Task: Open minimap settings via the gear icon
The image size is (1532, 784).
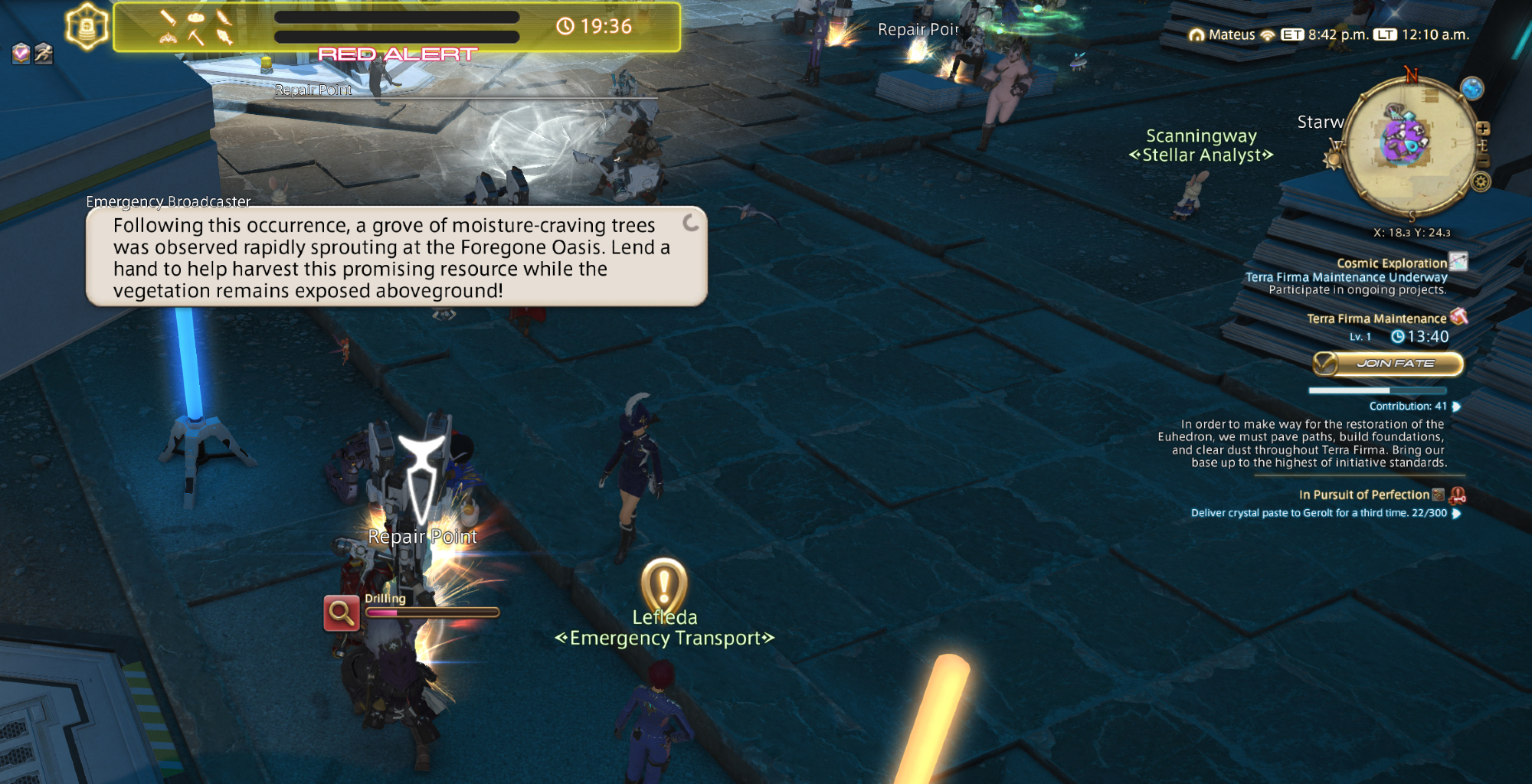Action: [x=1481, y=182]
